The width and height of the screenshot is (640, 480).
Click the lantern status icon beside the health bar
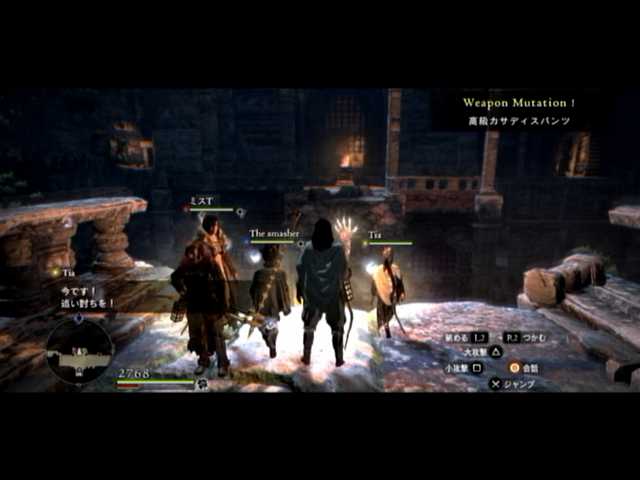click(x=202, y=383)
